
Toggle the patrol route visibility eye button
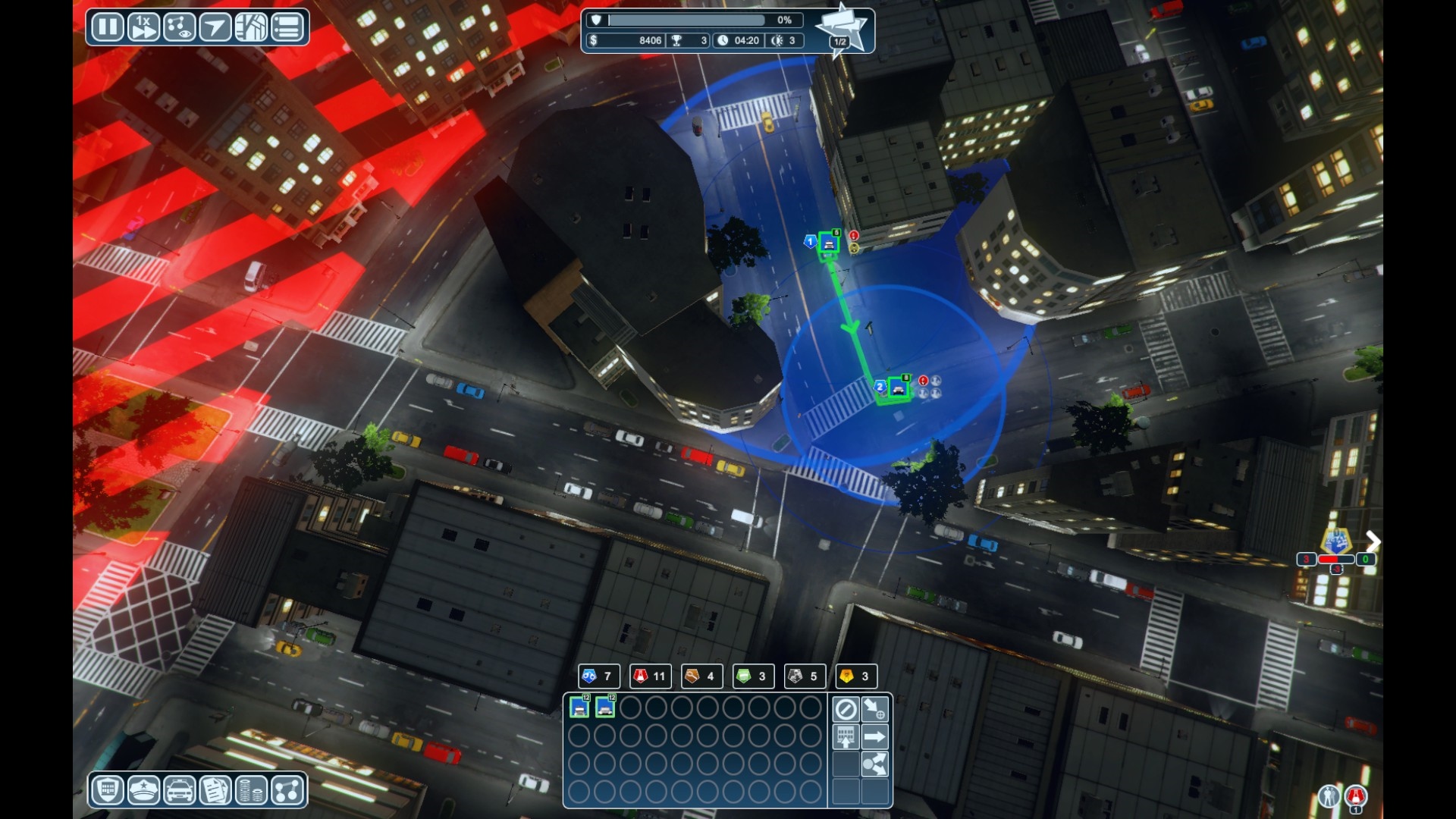180,27
